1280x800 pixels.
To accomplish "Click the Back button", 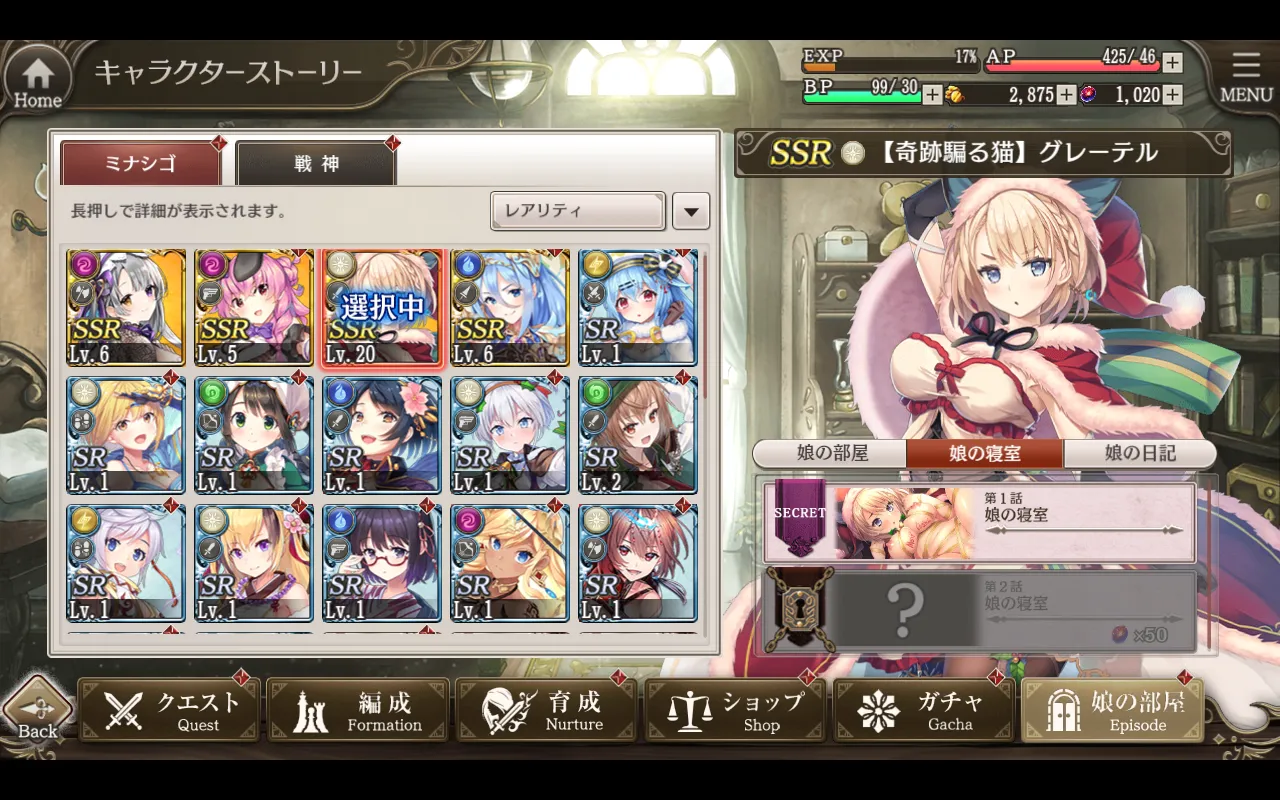I will (37, 713).
